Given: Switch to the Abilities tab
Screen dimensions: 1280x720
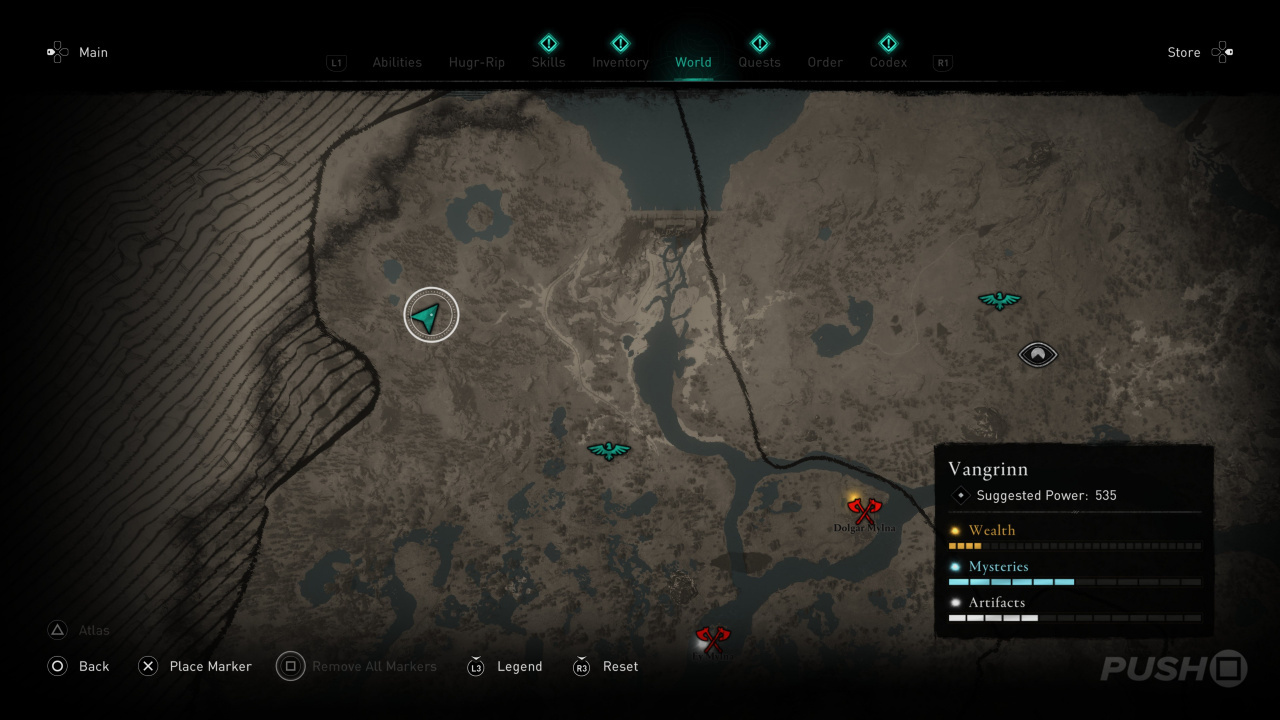Looking at the screenshot, I should [x=397, y=62].
